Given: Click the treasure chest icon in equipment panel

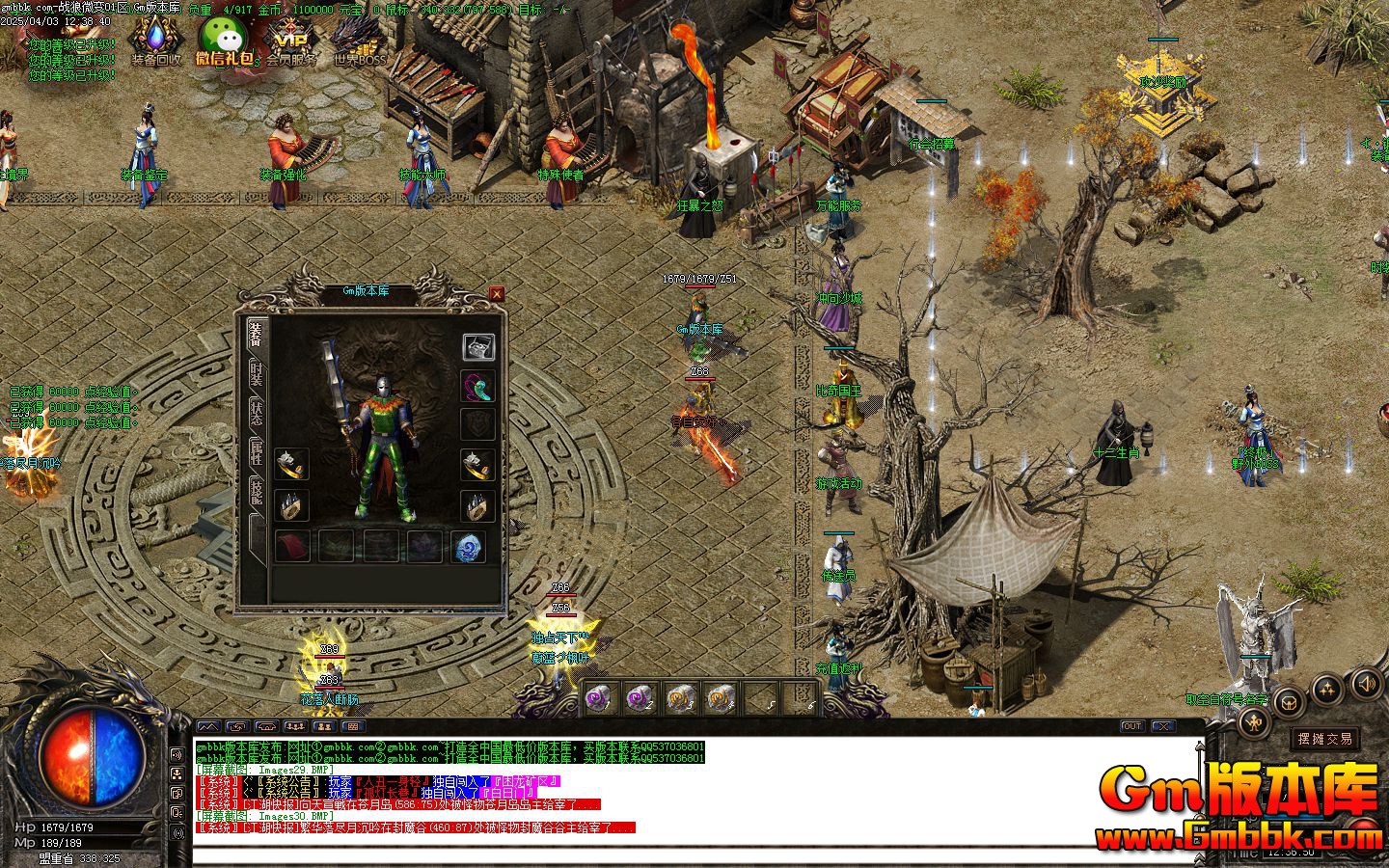Looking at the screenshot, I should (478, 346).
